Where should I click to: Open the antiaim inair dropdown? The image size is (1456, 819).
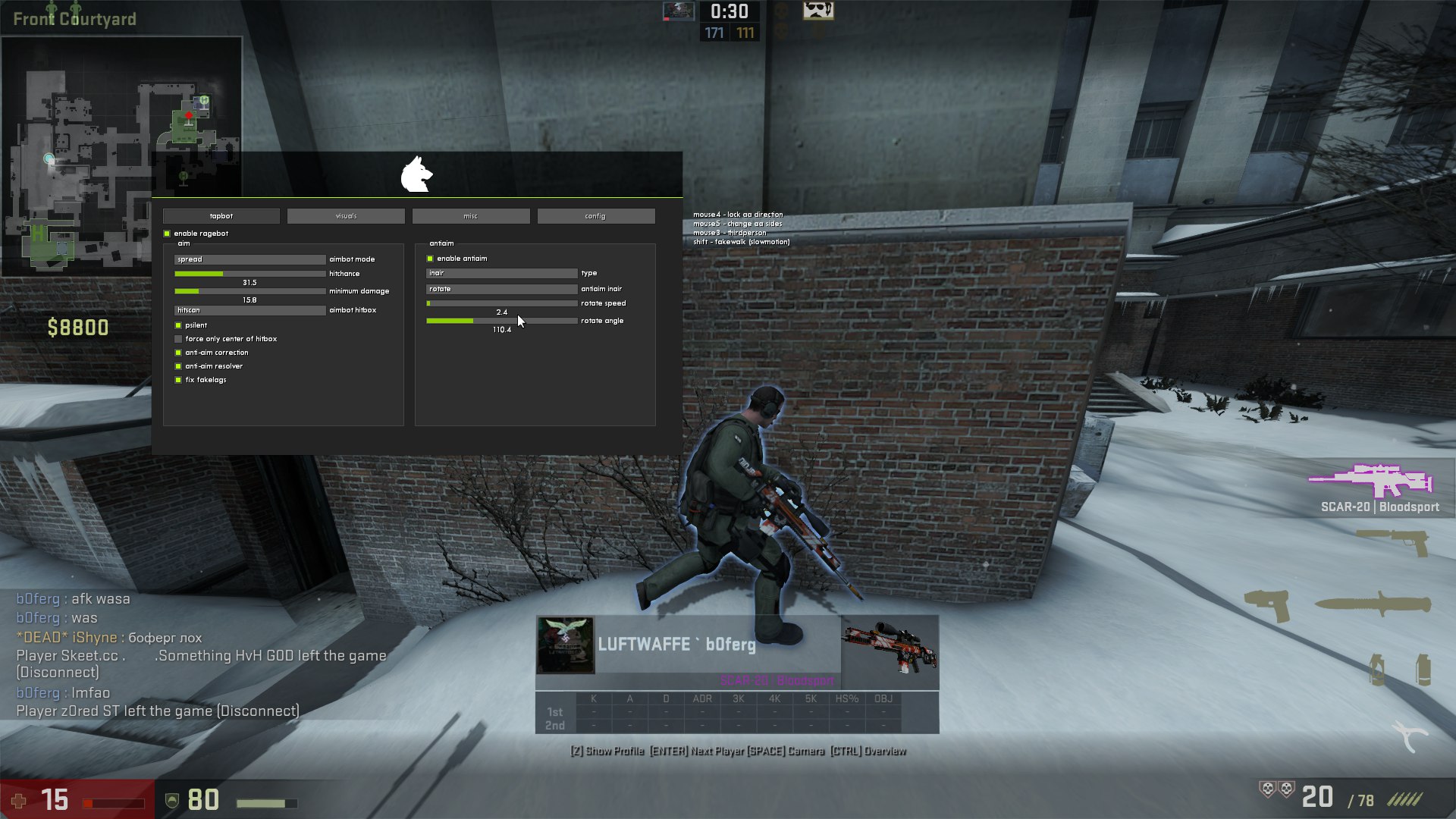coord(501,289)
